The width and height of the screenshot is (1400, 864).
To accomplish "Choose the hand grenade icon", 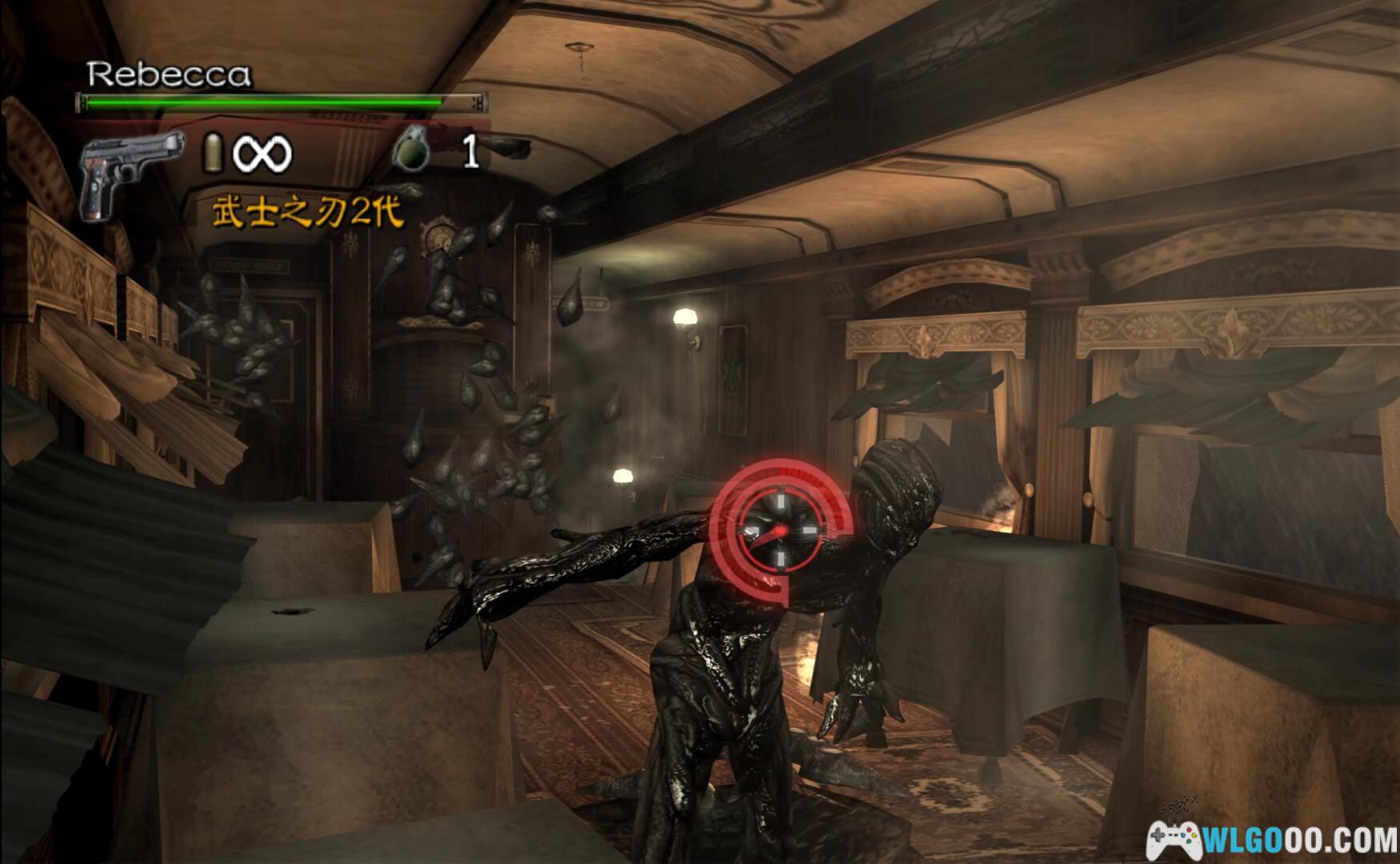I will [x=411, y=148].
